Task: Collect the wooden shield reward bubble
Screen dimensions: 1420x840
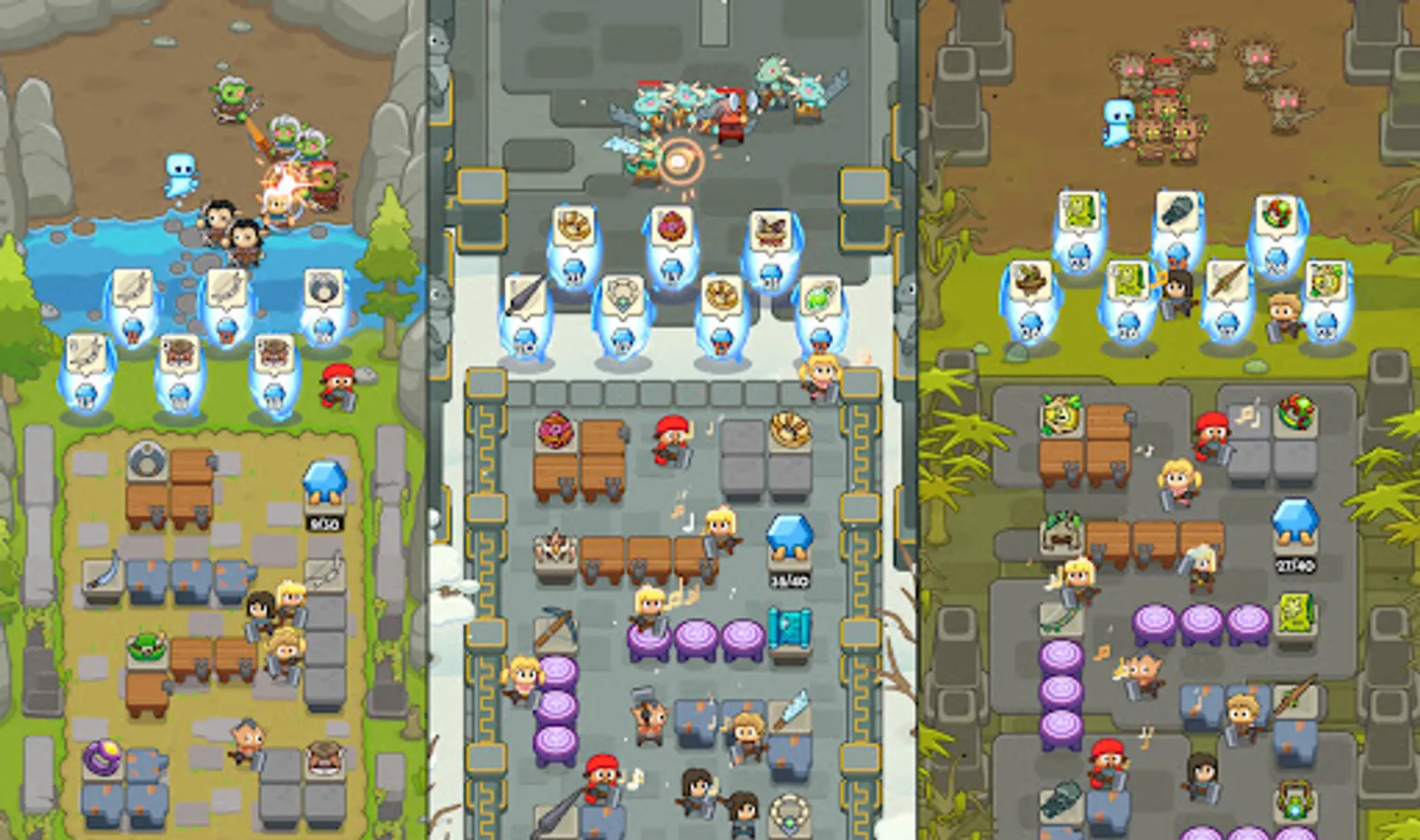Action: tap(324, 287)
